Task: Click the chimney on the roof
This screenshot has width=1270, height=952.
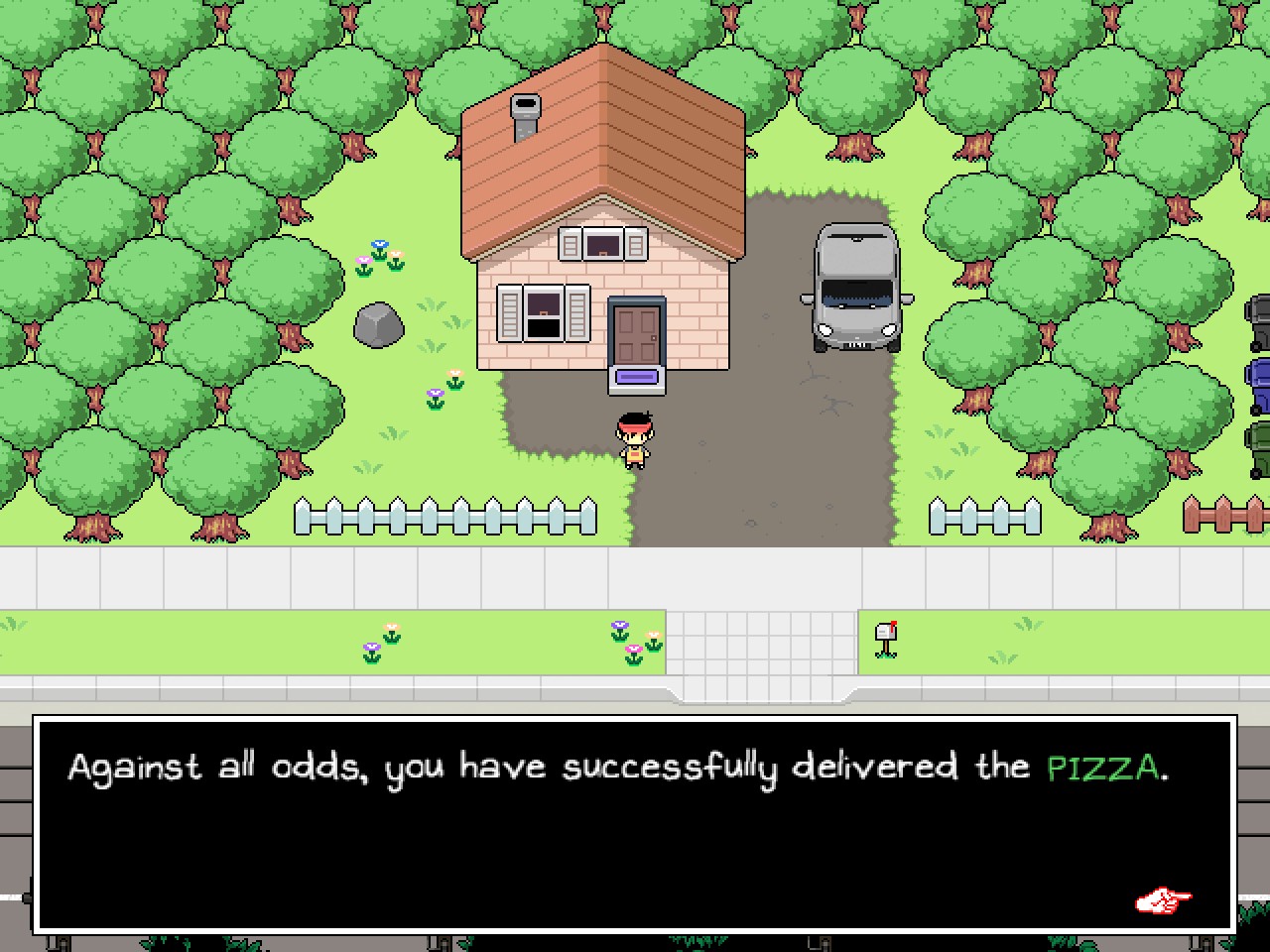Action: tap(524, 109)
